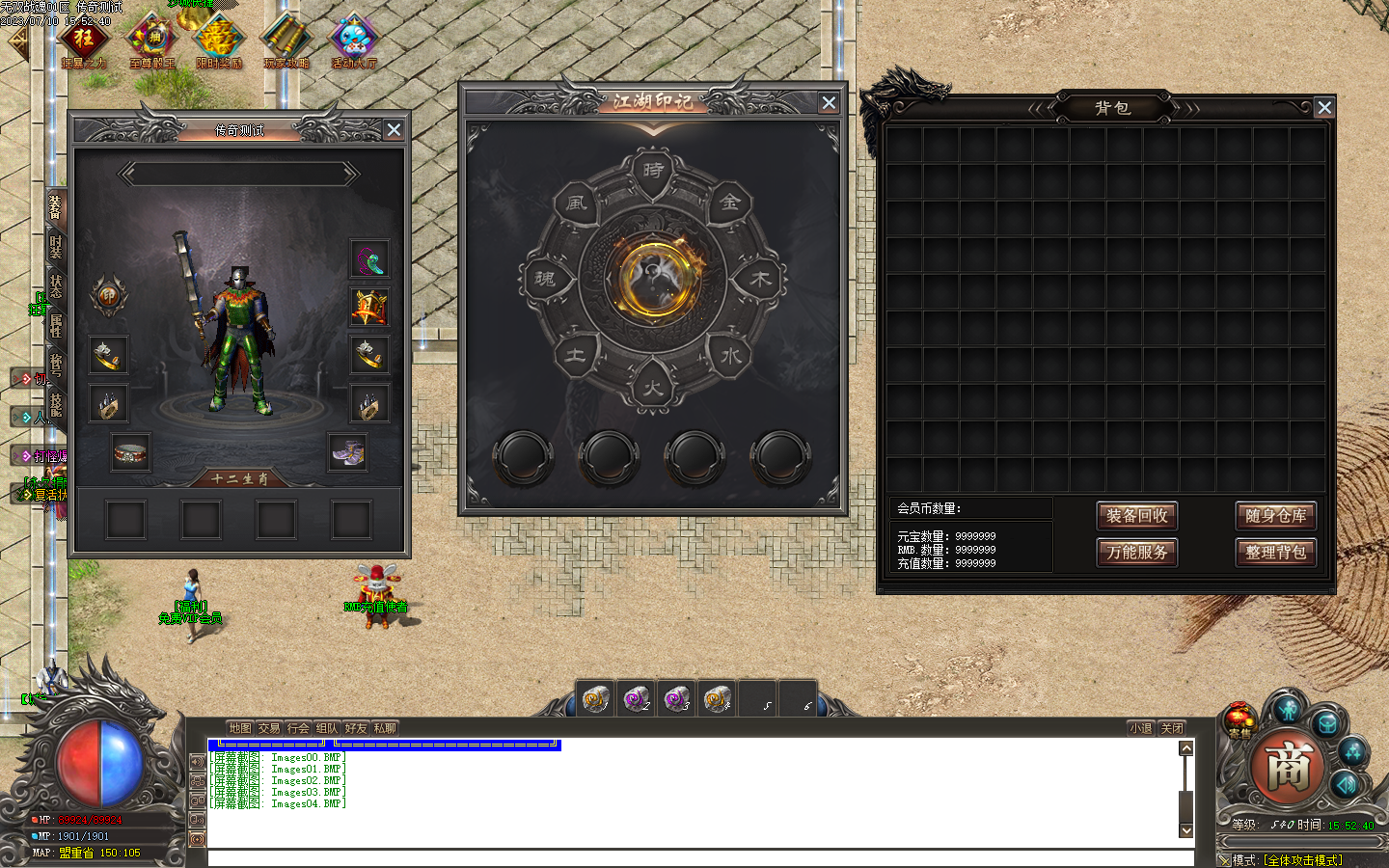Toggle the 金 metal seal in 江湖印记
1389x868 pixels.
pyautogui.click(x=730, y=204)
